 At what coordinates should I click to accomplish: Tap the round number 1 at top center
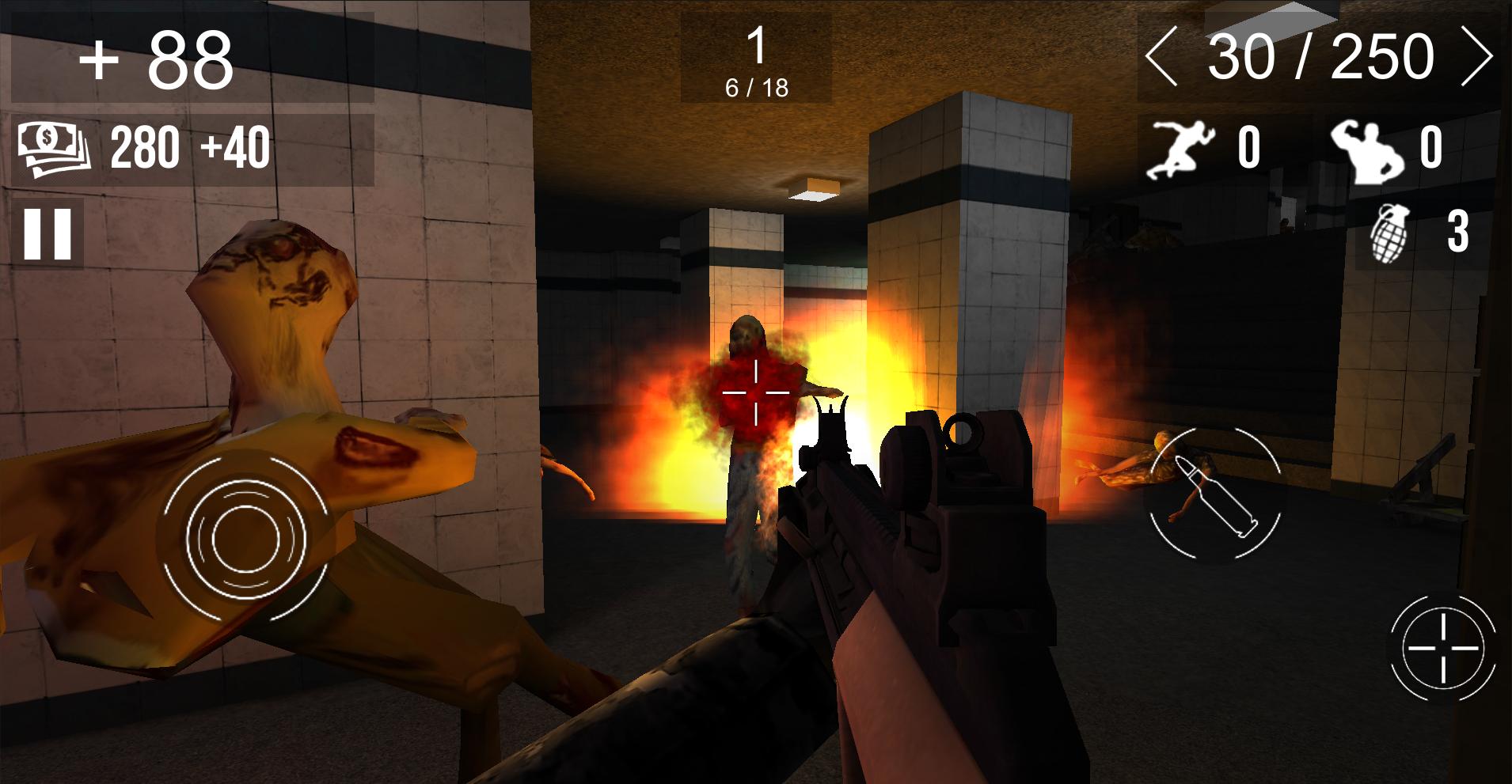pos(756,45)
